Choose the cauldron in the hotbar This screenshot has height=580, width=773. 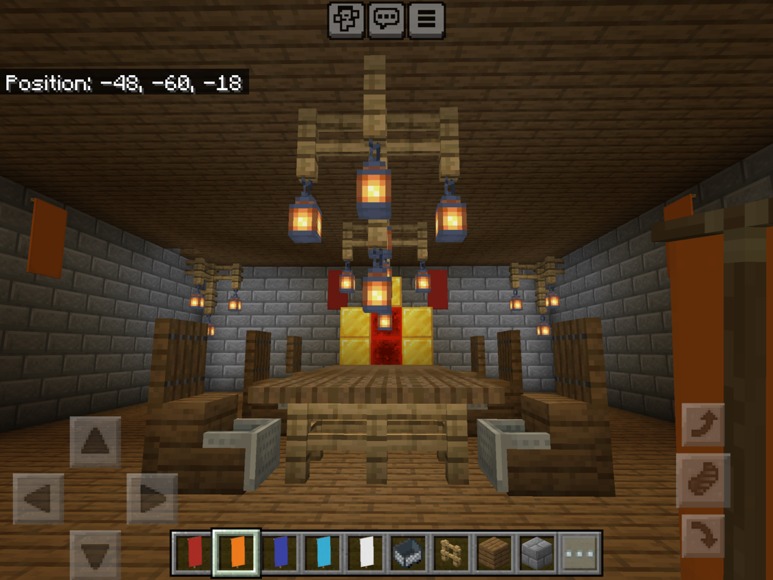click(x=408, y=551)
